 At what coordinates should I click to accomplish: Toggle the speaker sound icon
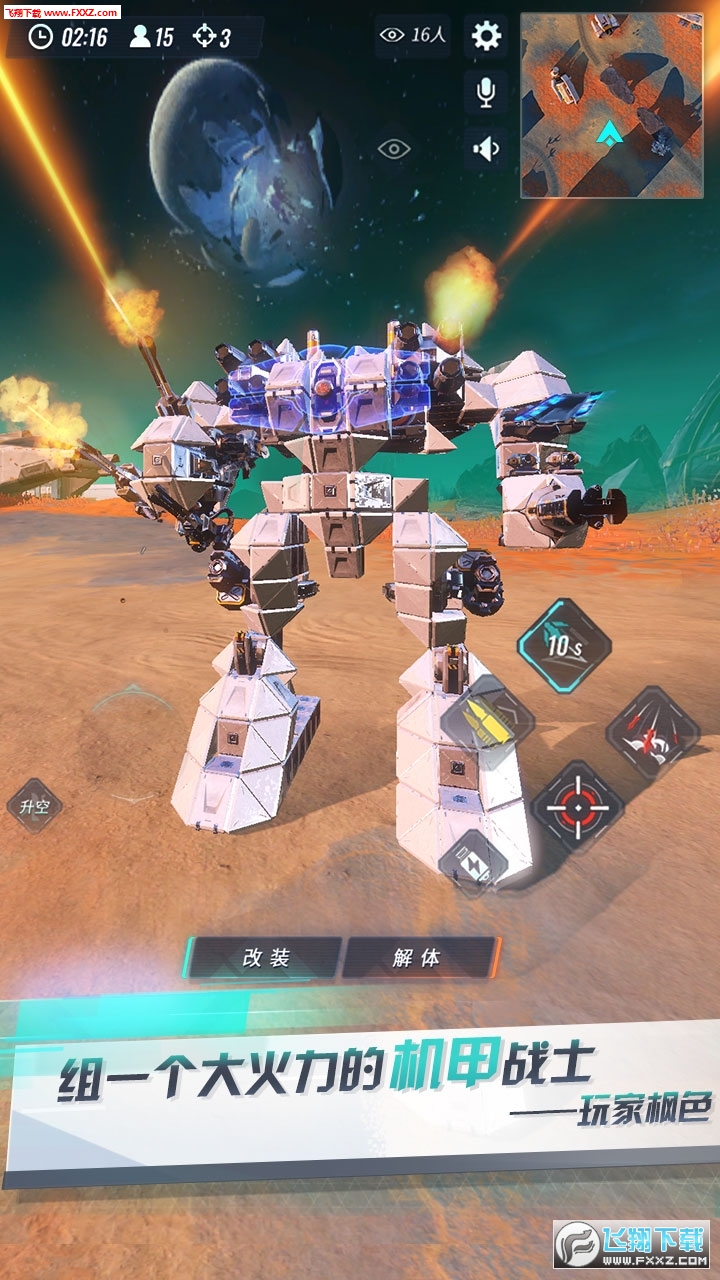click(x=486, y=149)
